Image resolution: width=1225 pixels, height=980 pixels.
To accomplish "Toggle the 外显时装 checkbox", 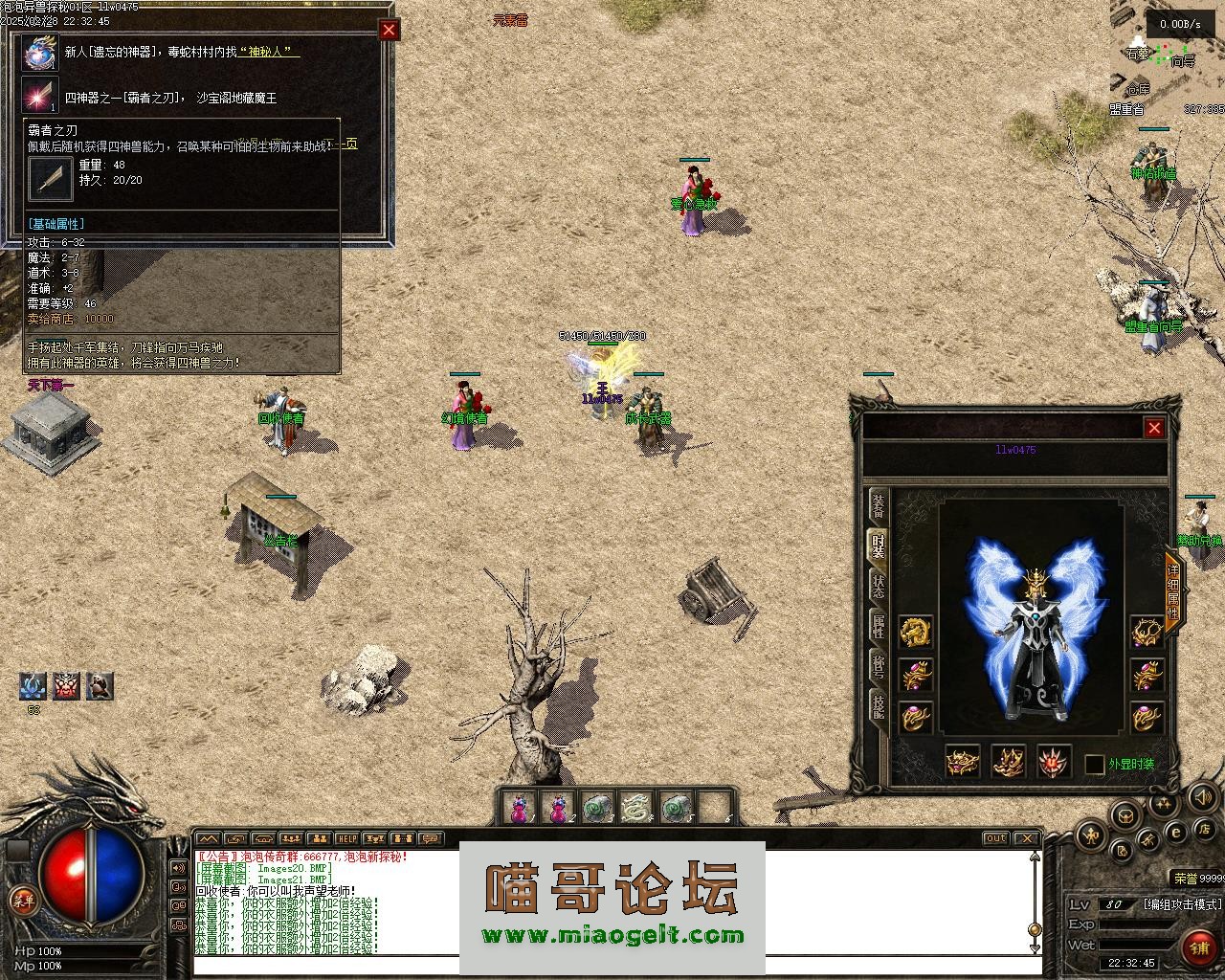I will [x=1095, y=765].
